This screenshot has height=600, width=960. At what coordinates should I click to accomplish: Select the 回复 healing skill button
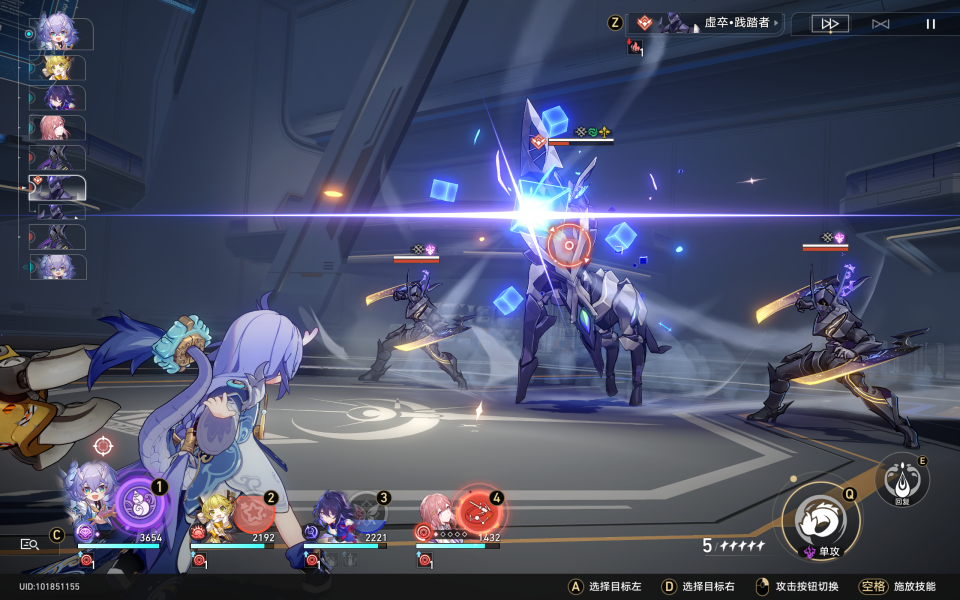click(x=902, y=480)
